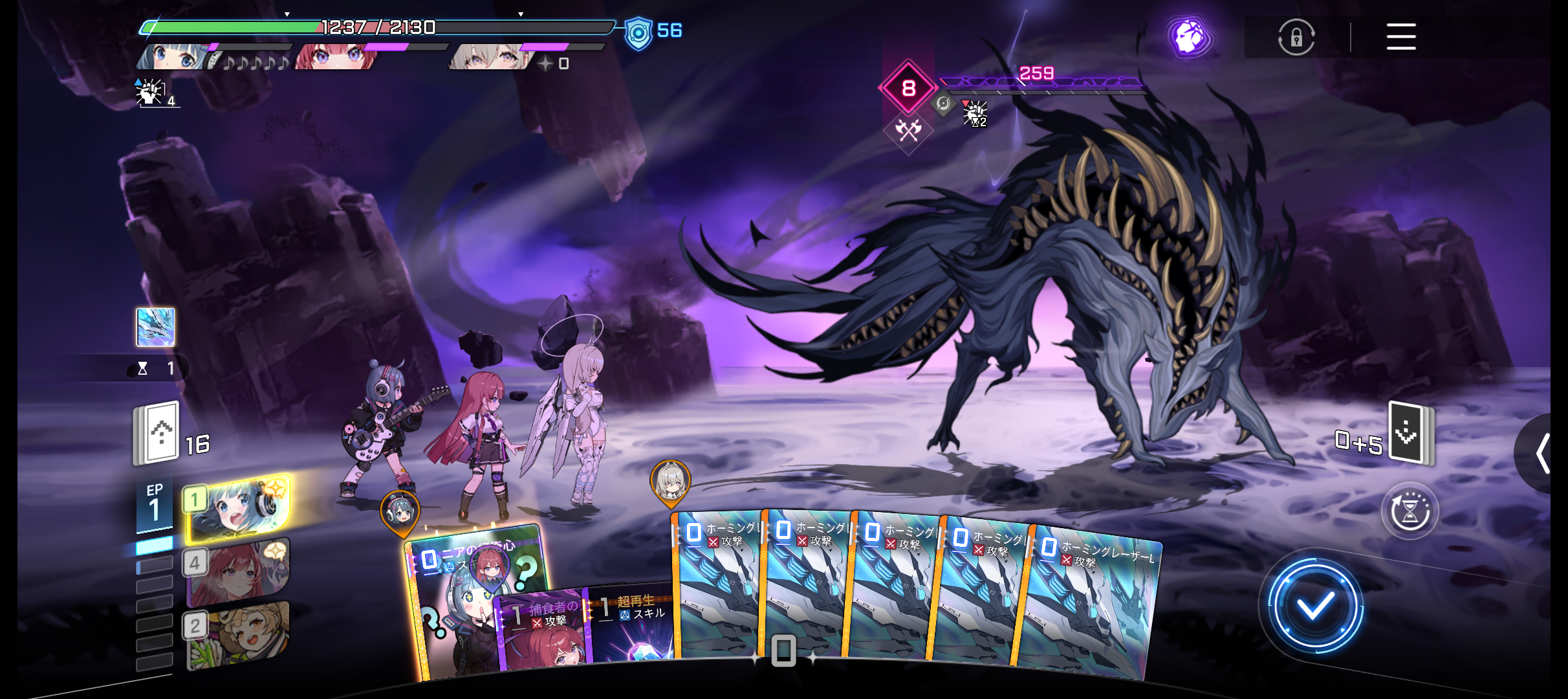Check the enemy's crossed axes intent icon
Viewport: 1568px width, 699px height.
(x=909, y=131)
